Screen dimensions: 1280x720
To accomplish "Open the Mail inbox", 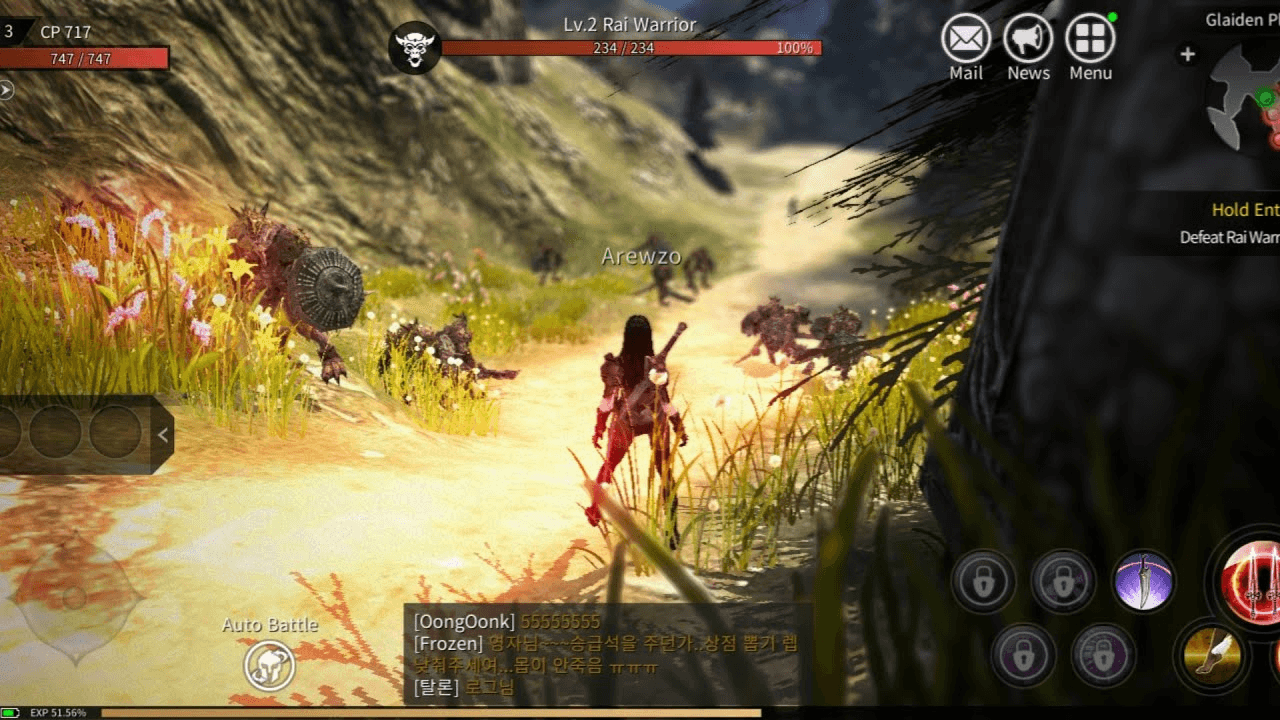I will point(966,40).
